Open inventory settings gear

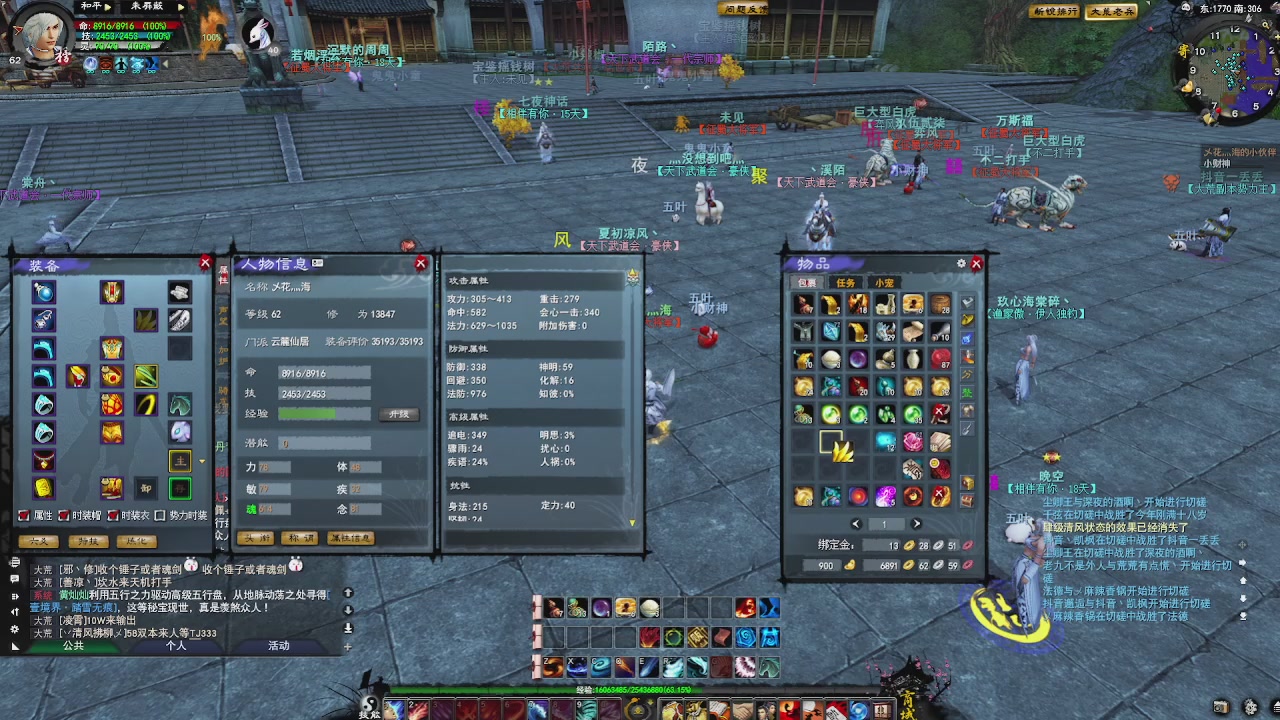coord(961,264)
